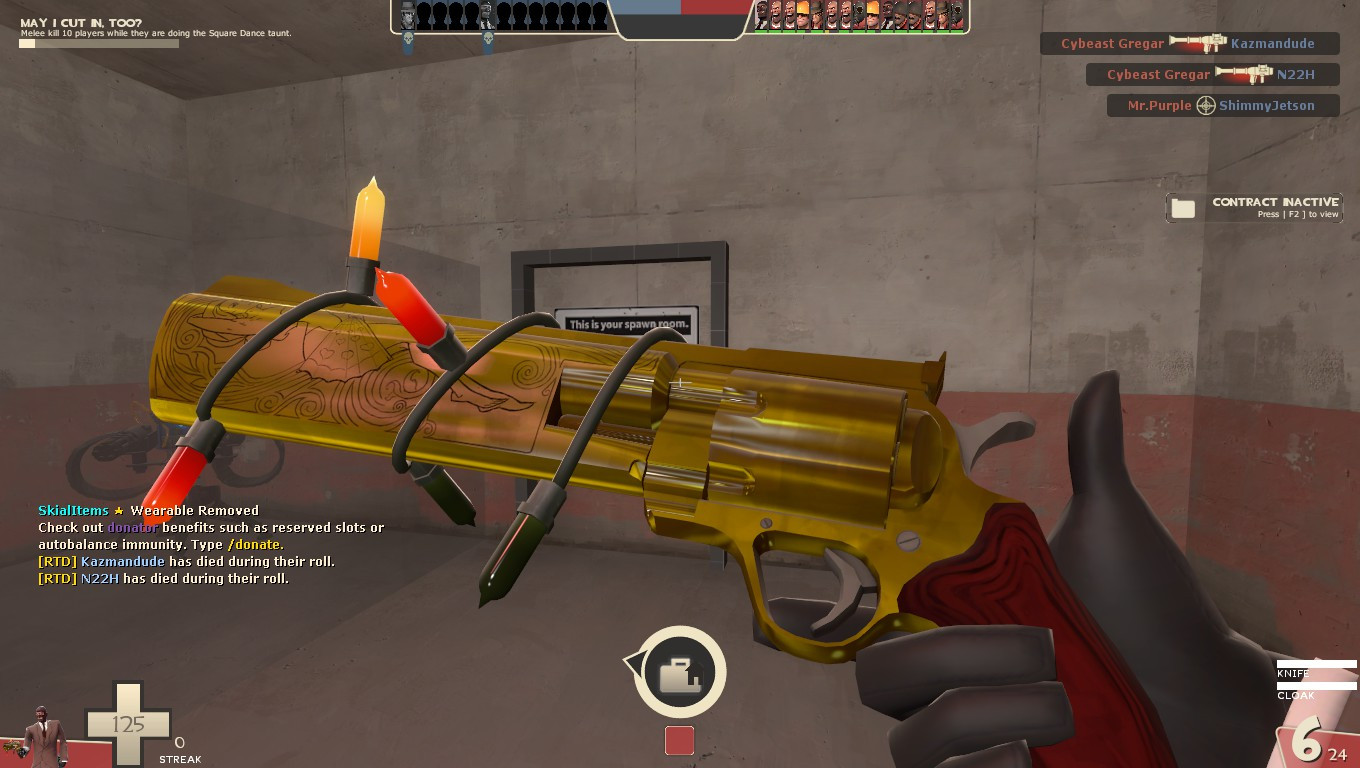This screenshot has width=1360, height=768.
Task: Click the May I Cut In achievement progress bar
Action: tap(99, 44)
